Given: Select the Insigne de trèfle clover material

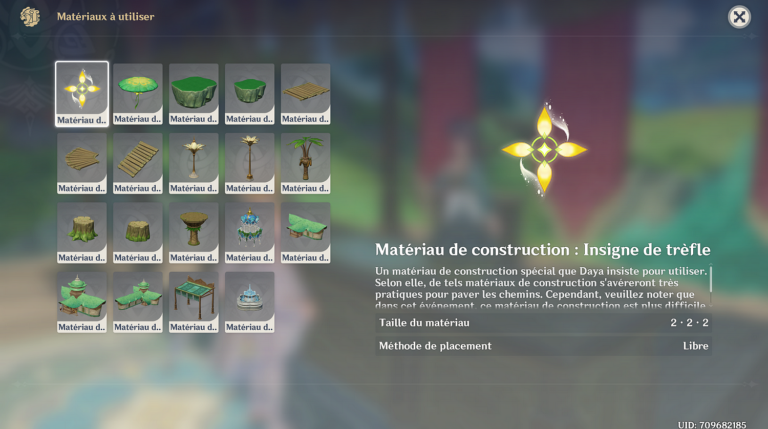Looking at the screenshot, I should click(x=82, y=93).
